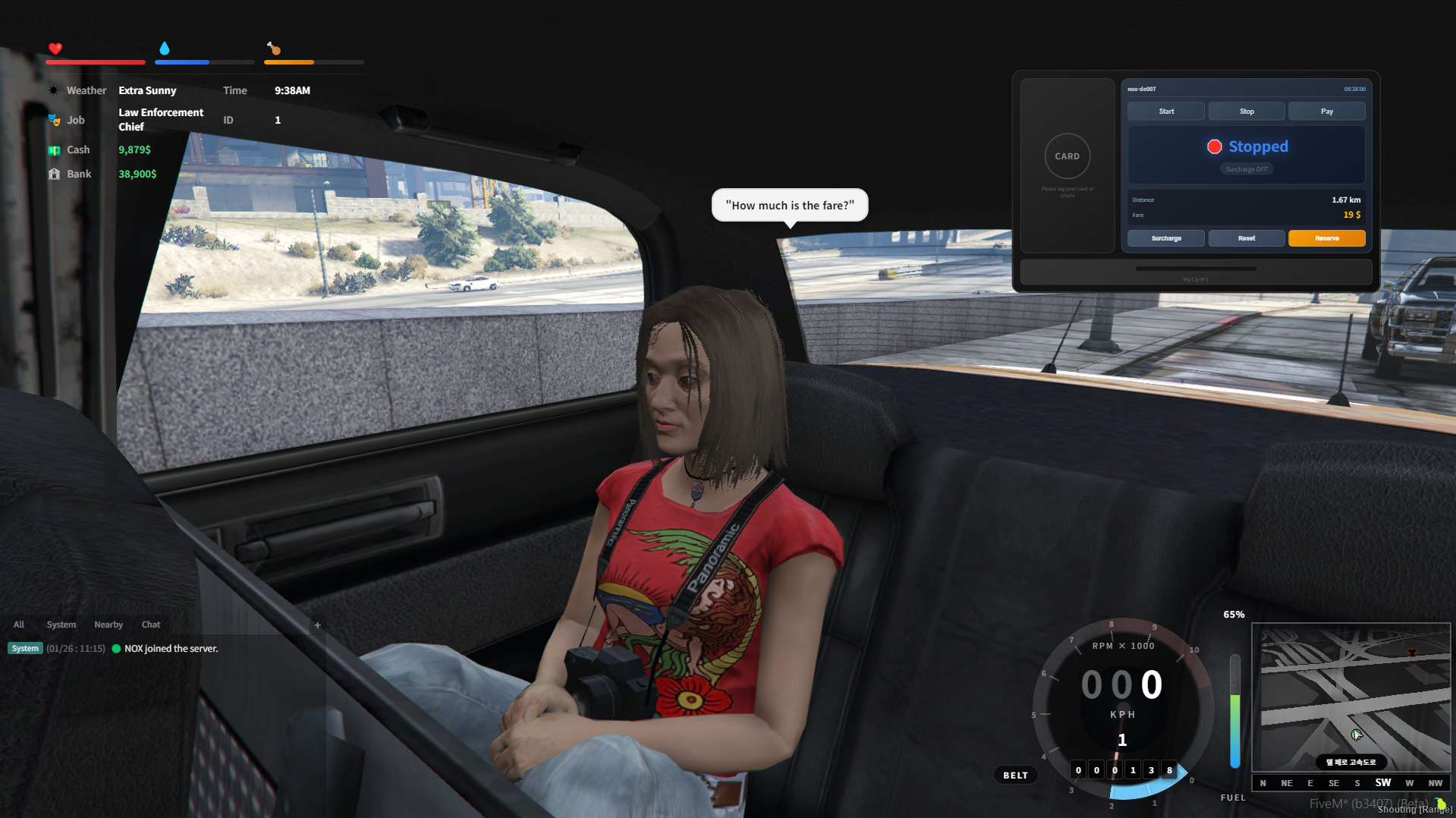This screenshot has height=818, width=1456.
Task: Click the drumstick hunger icon
Action: (x=274, y=49)
